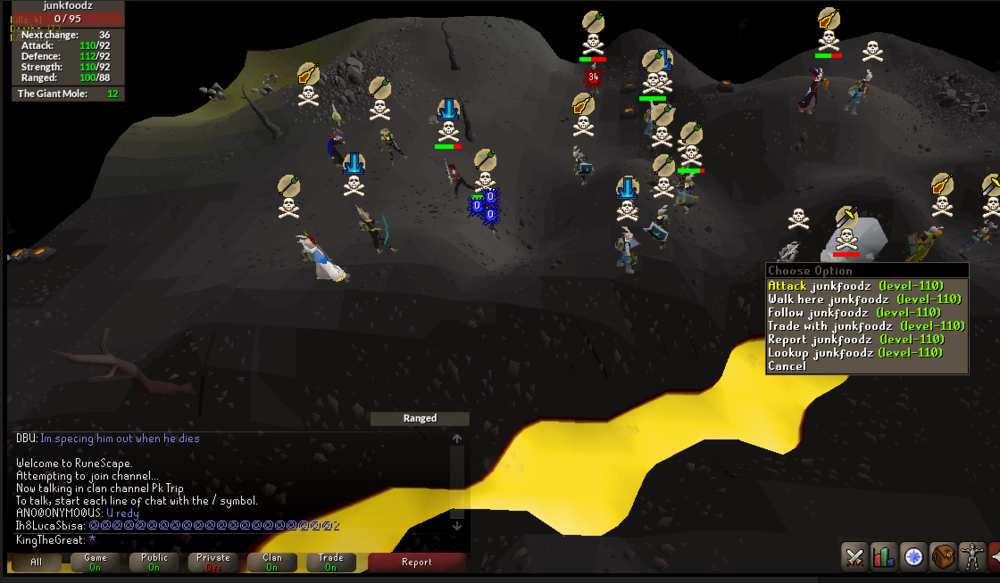Choose Report junkfoodz menu entry
The image size is (1000, 583).
[855, 339]
